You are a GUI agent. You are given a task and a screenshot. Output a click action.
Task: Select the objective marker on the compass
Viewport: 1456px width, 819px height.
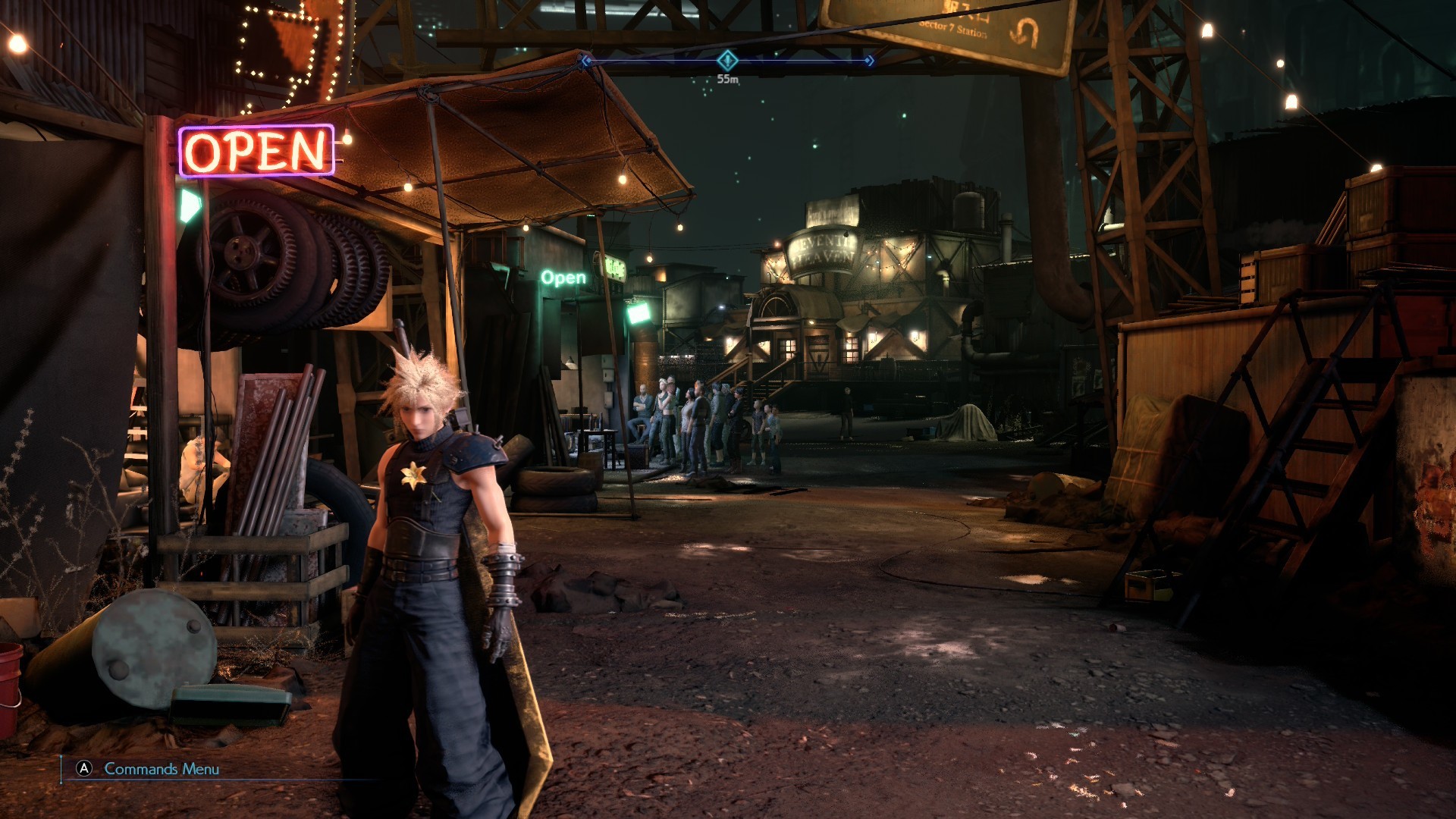(x=727, y=60)
